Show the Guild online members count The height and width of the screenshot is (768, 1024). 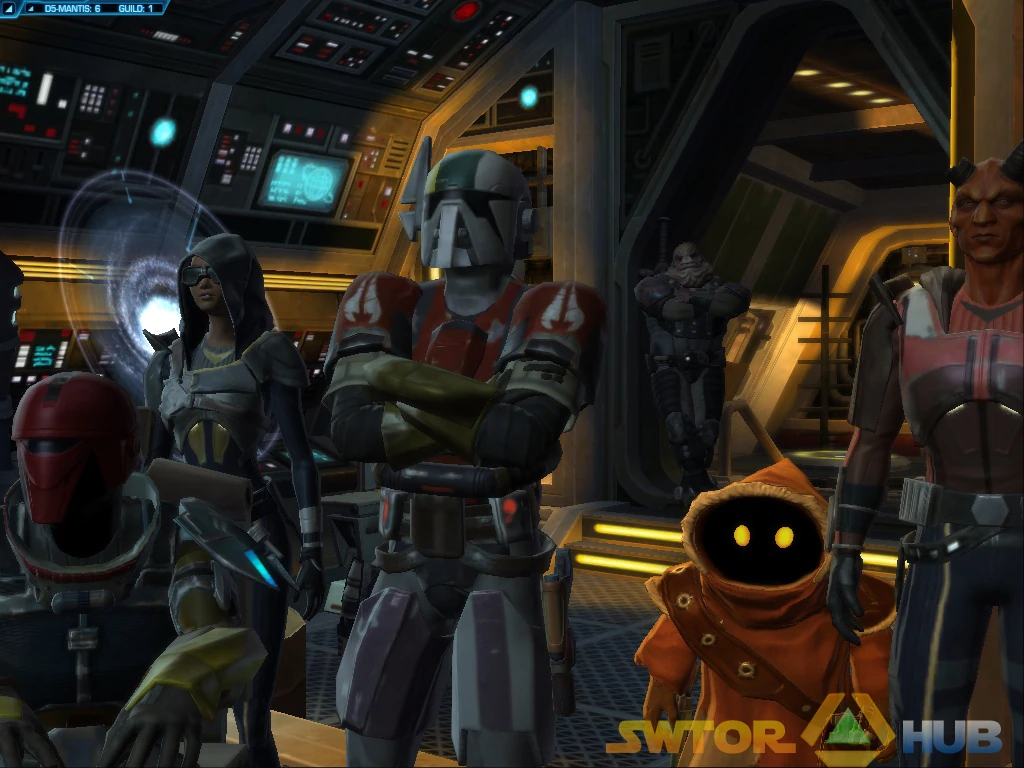(x=134, y=8)
